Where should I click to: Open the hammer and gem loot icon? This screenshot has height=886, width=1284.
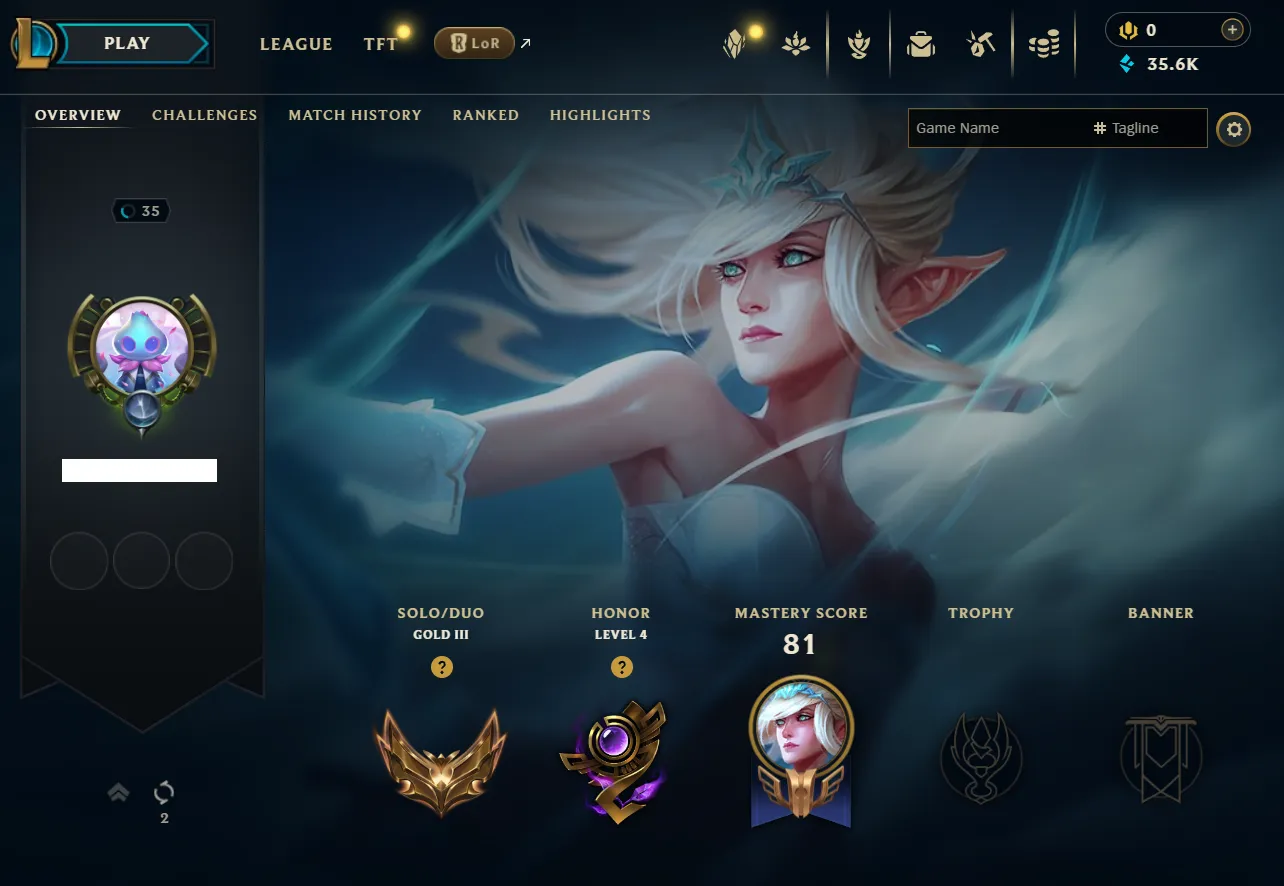point(981,44)
